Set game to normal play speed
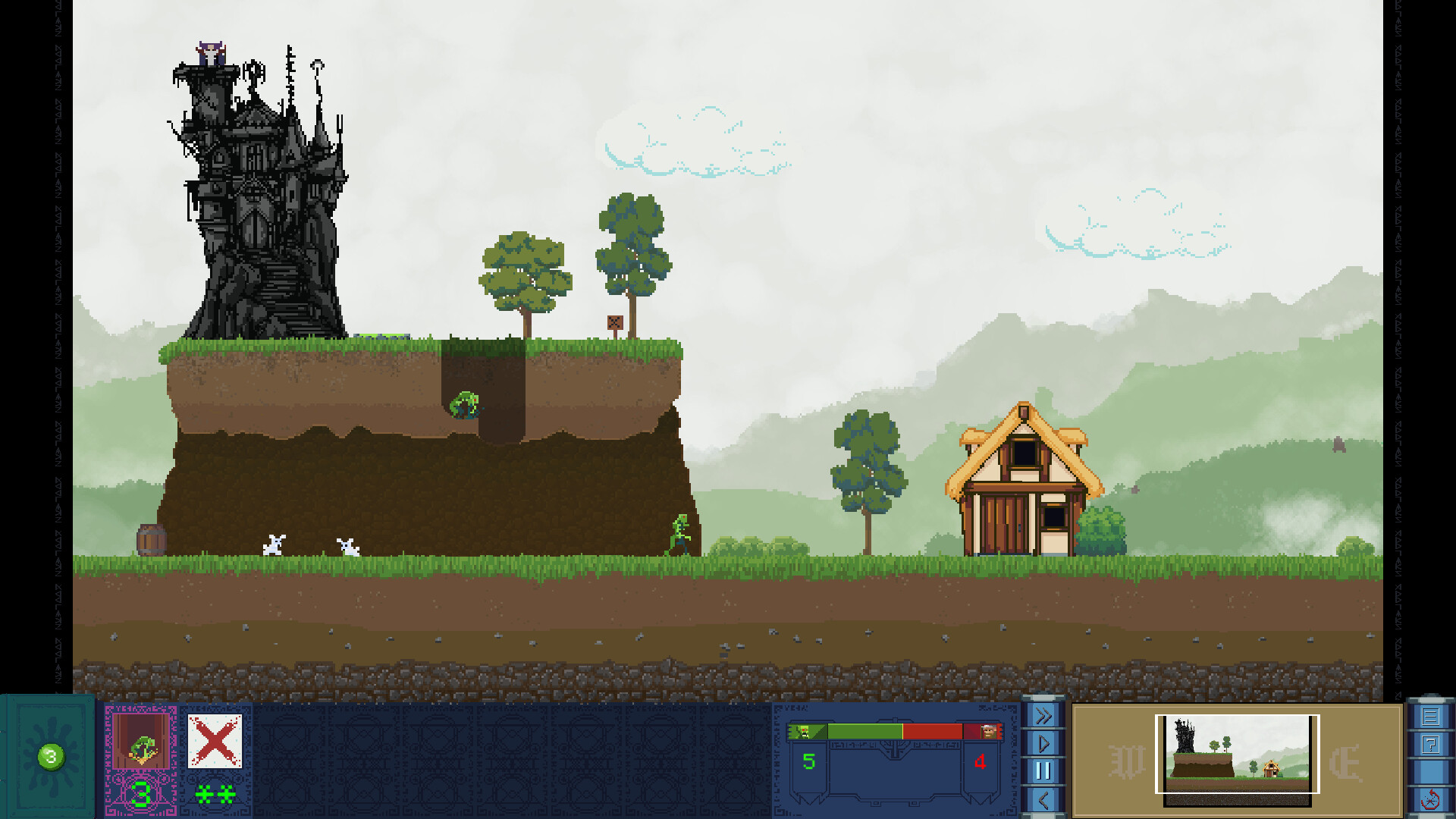Image resolution: width=1456 pixels, height=819 pixels. 1043,743
